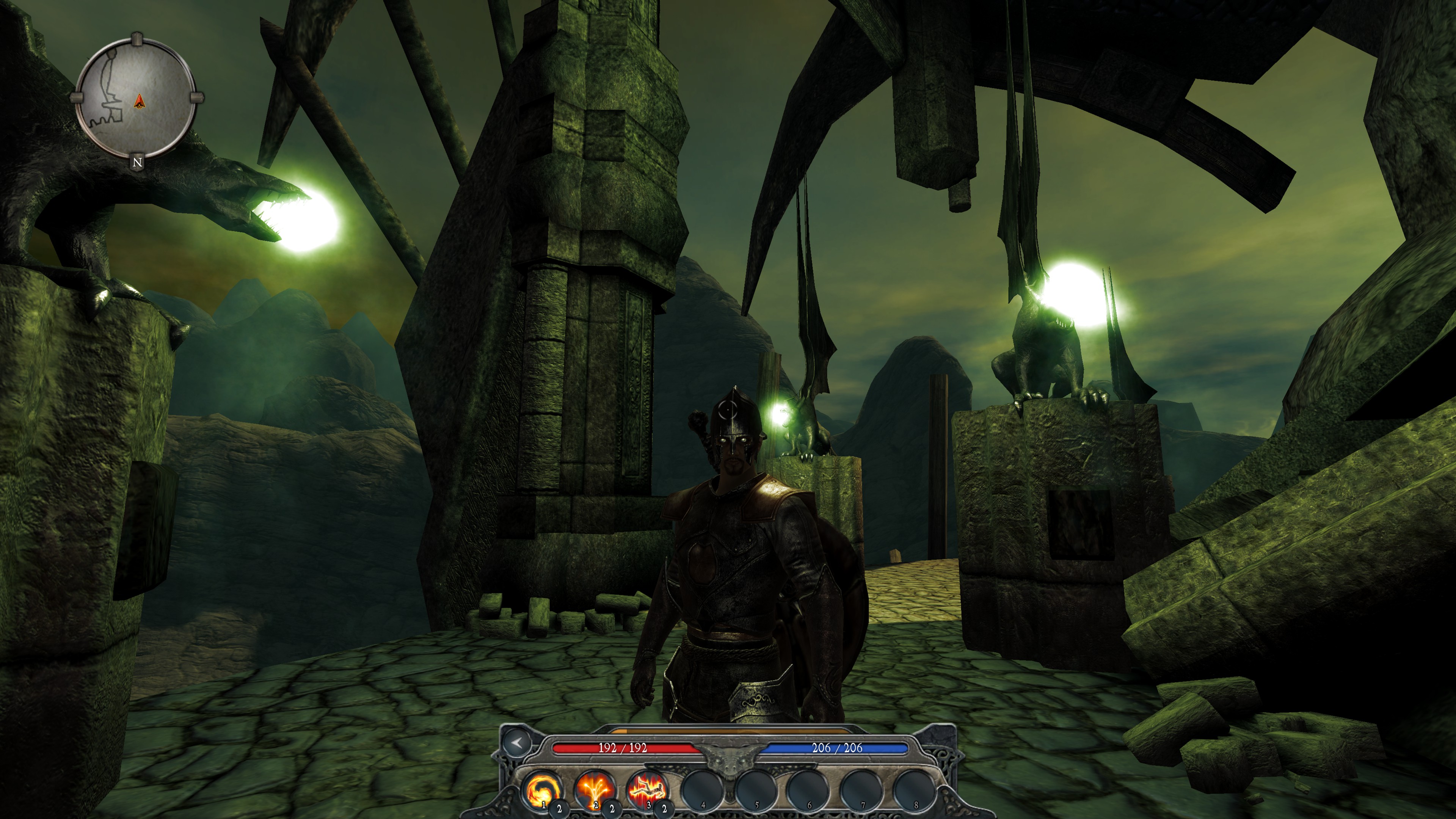Click the N label below the compass
This screenshot has height=819, width=1456.
tap(137, 162)
